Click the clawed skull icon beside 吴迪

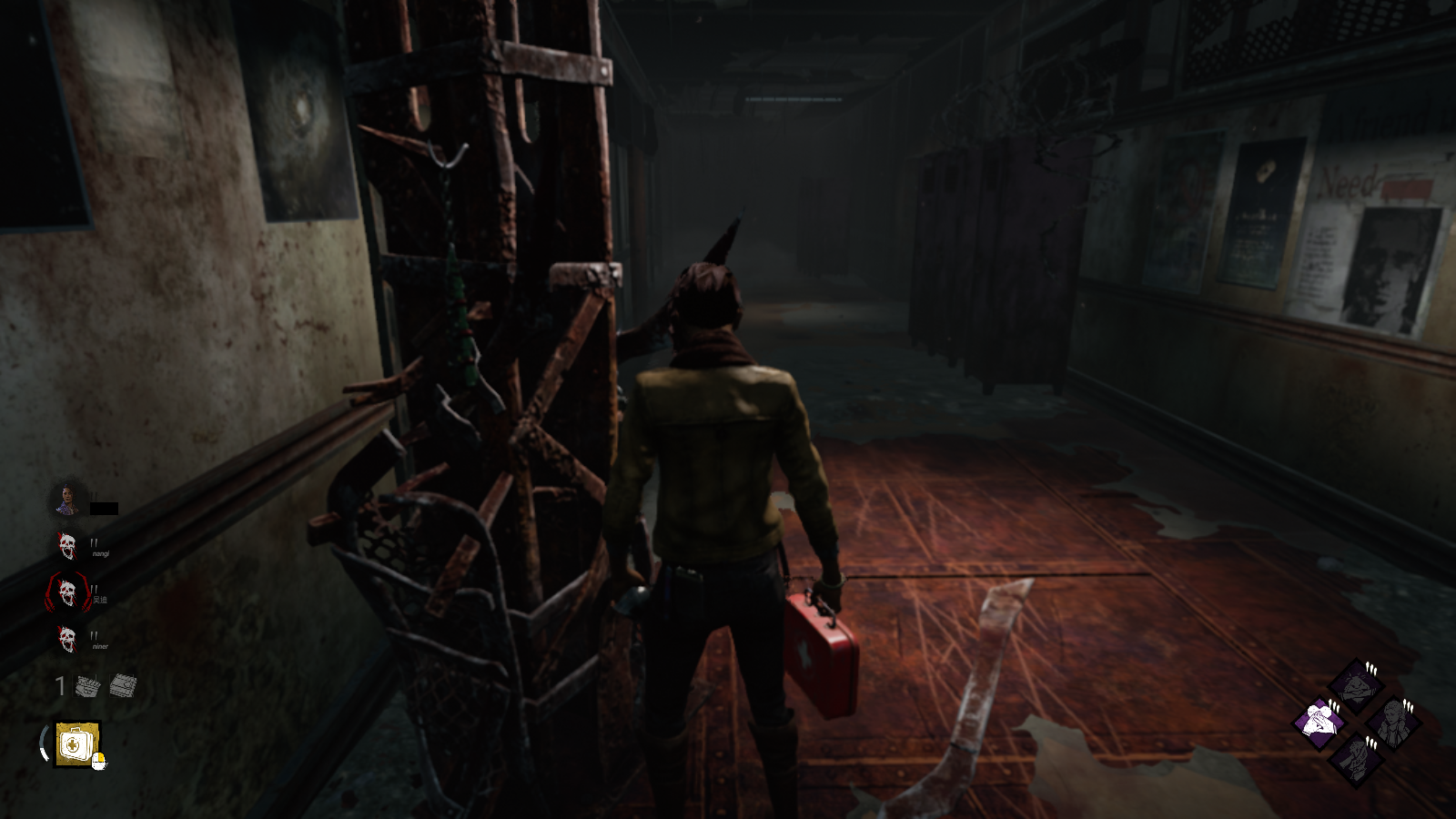(67, 592)
